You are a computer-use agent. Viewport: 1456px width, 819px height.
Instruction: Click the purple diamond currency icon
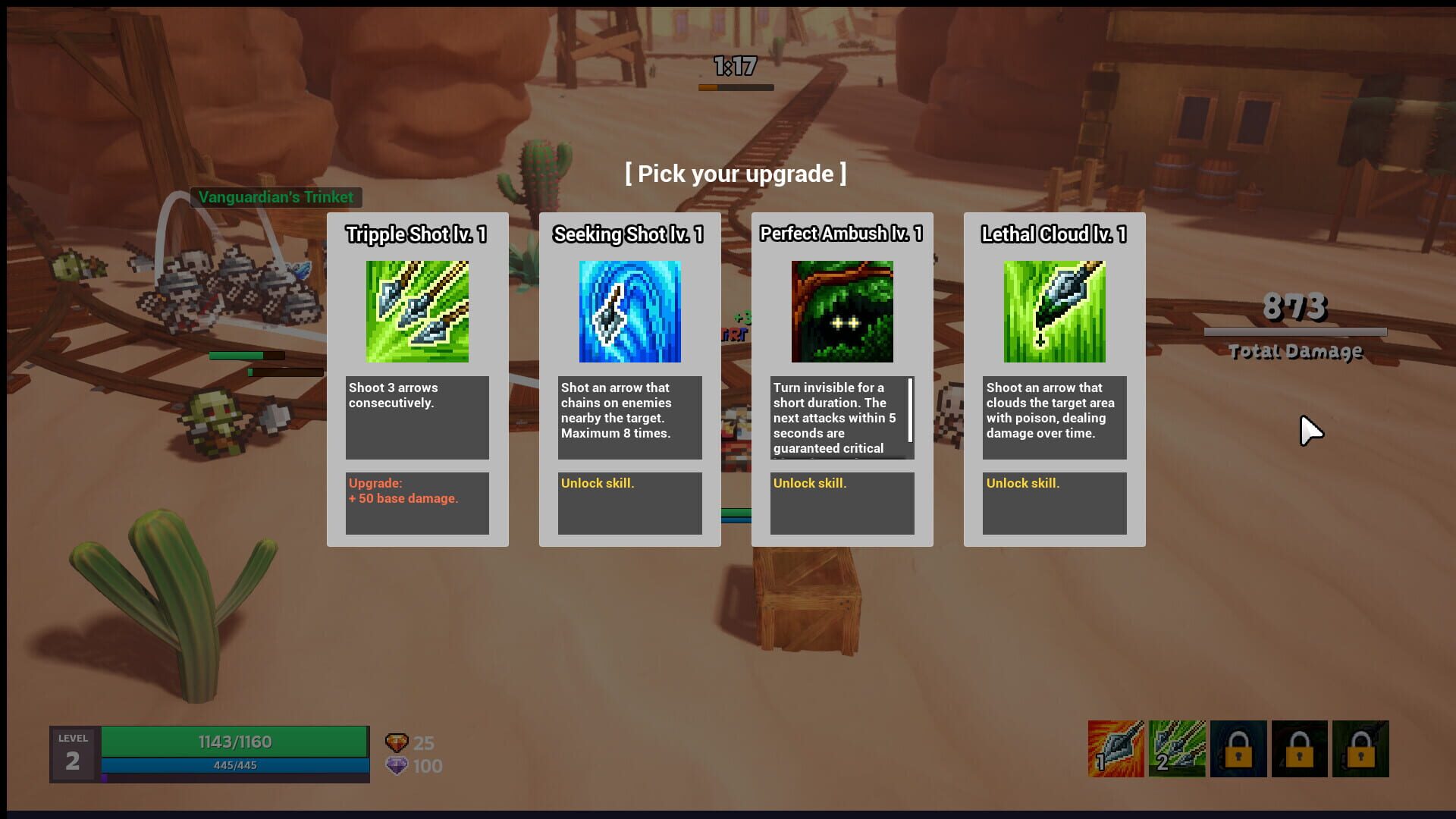coord(397,766)
